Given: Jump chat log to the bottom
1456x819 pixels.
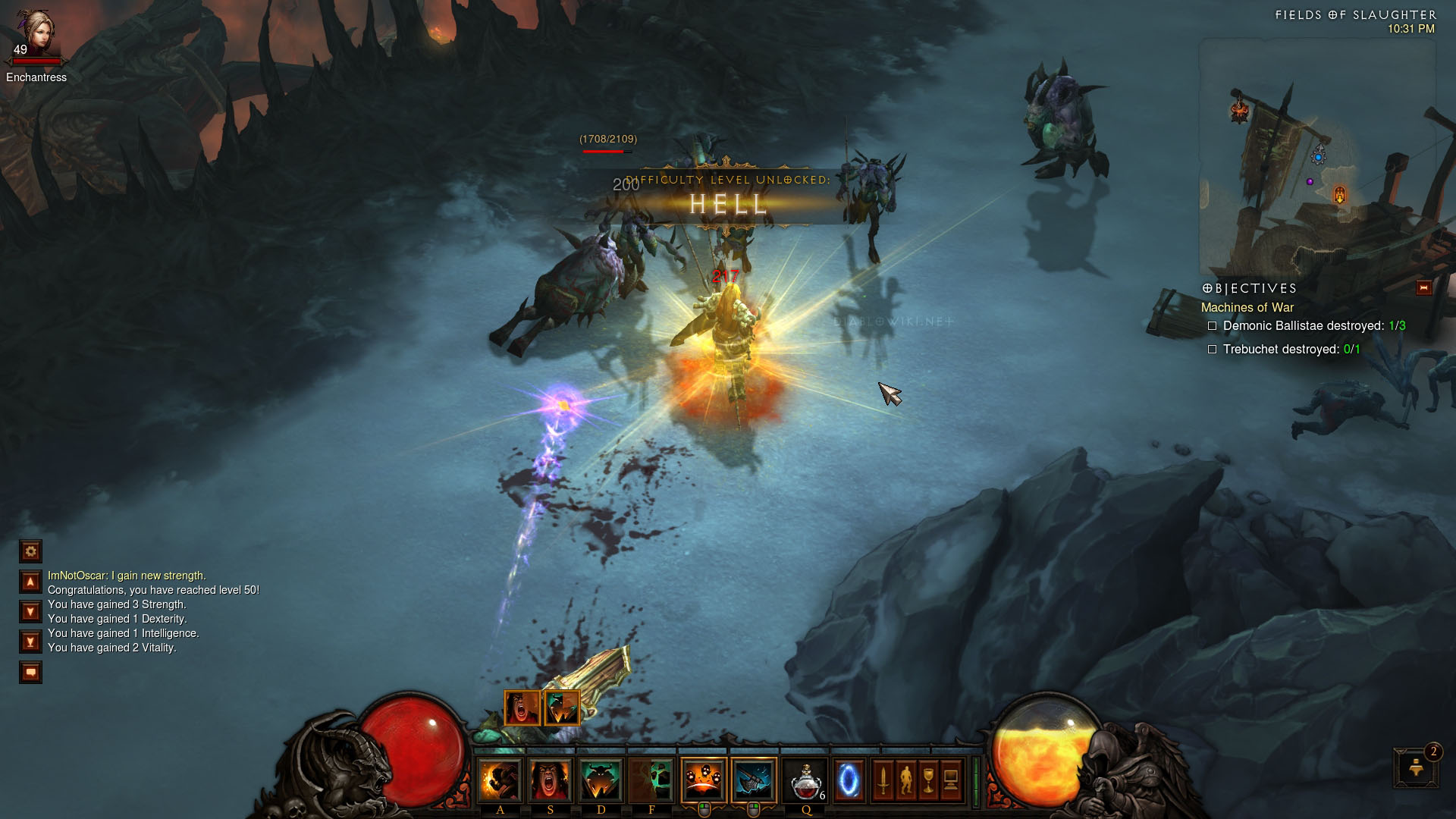Looking at the screenshot, I should coord(31,642).
